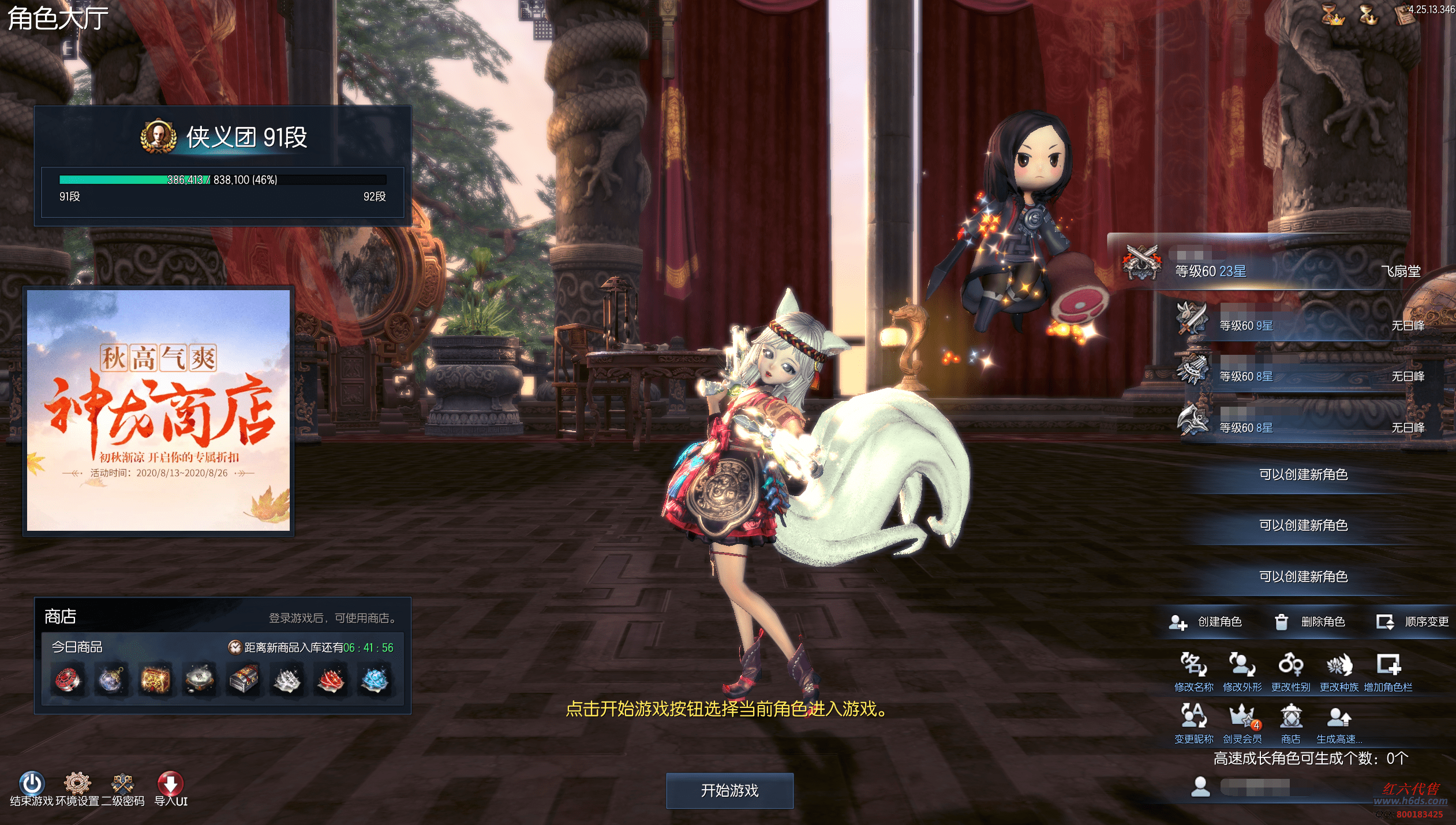The width and height of the screenshot is (1456, 825).
Task: Open 顺序变更 to reorder characters
Action: pos(1413,621)
